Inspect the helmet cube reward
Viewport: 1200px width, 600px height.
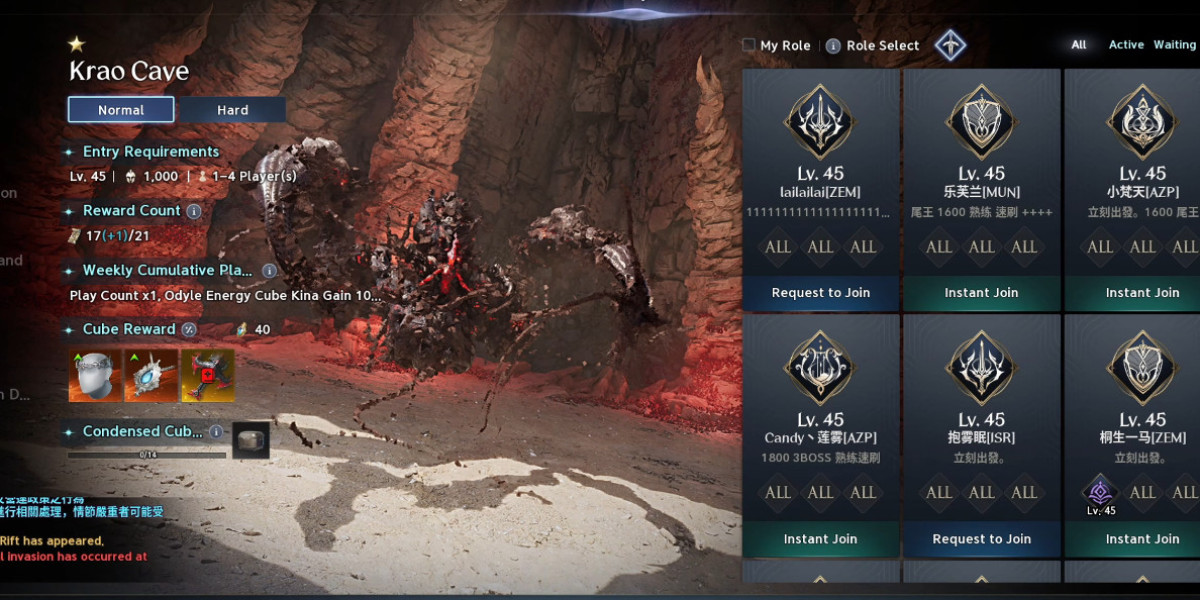click(x=95, y=375)
